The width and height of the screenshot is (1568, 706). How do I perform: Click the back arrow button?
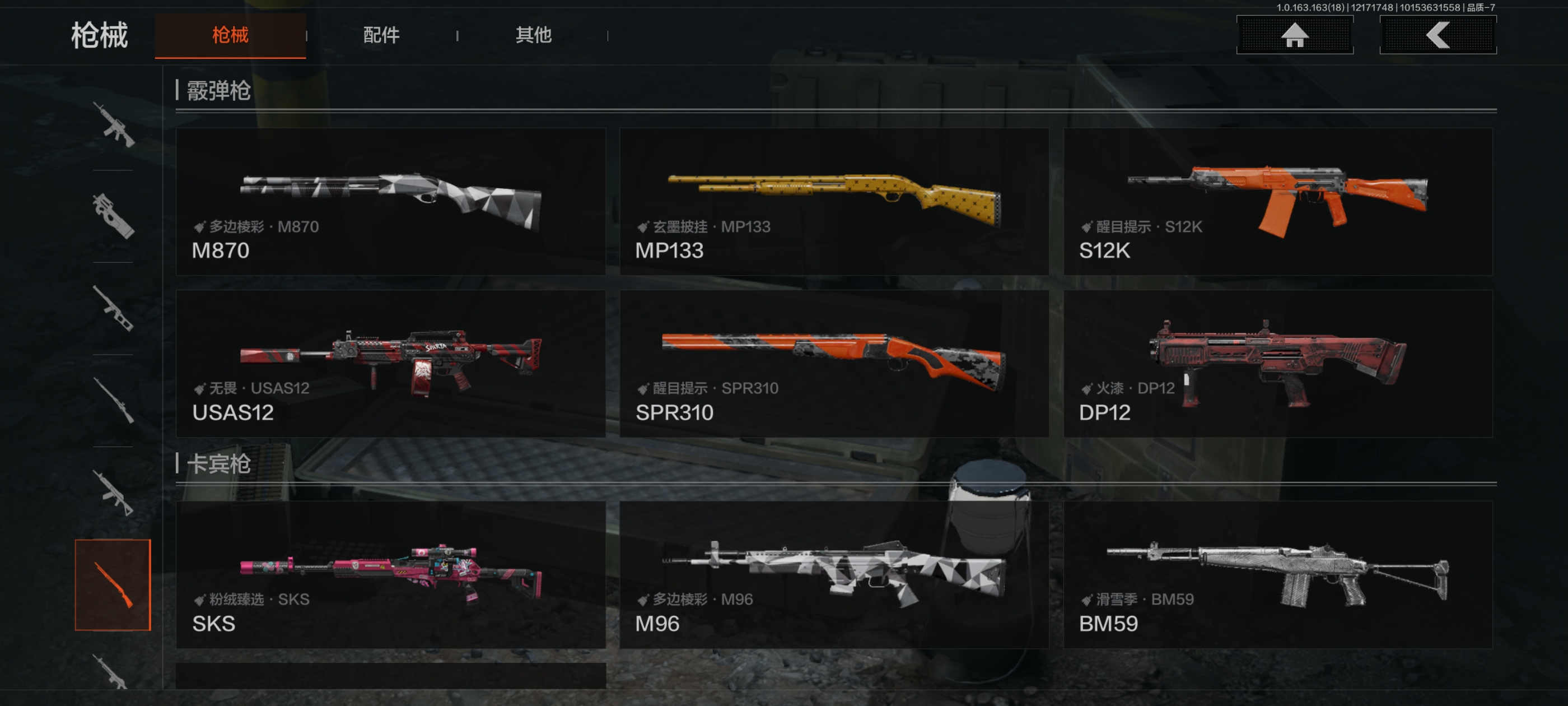click(1437, 35)
